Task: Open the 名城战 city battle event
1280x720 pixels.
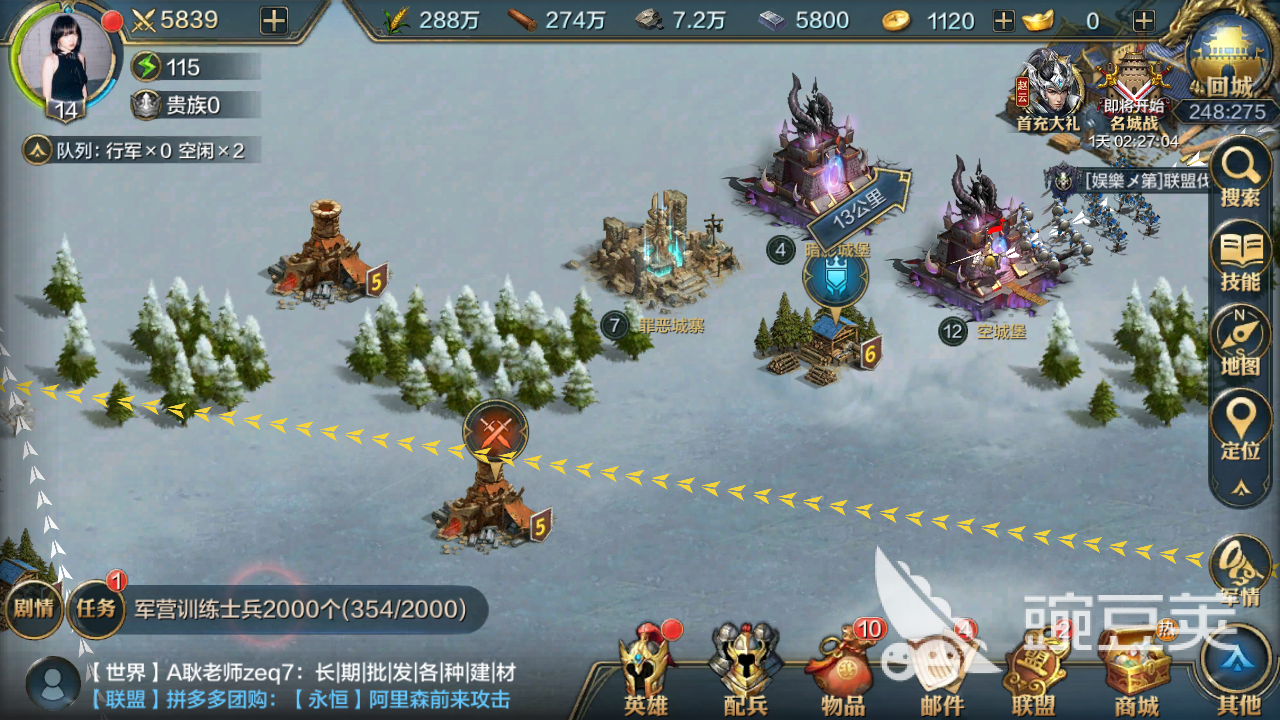Action: (1133, 90)
